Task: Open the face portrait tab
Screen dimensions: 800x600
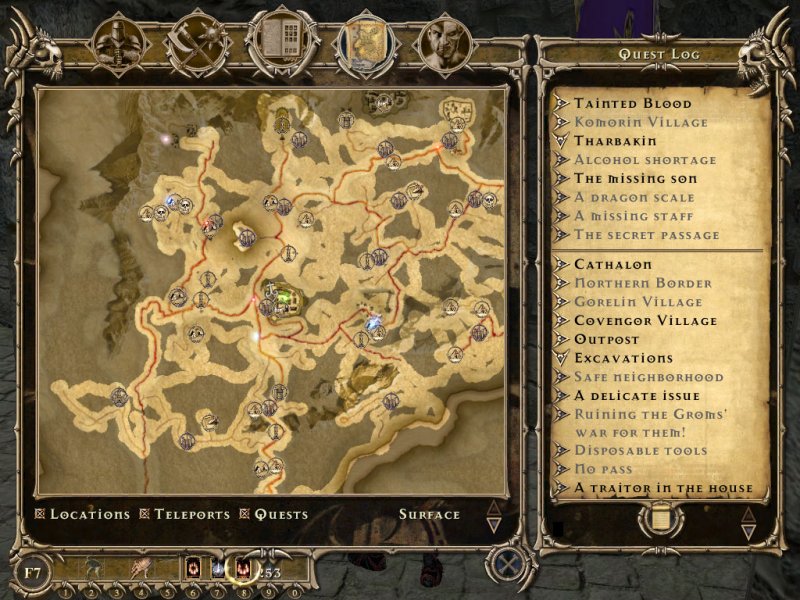Action: pyautogui.click(x=442, y=42)
